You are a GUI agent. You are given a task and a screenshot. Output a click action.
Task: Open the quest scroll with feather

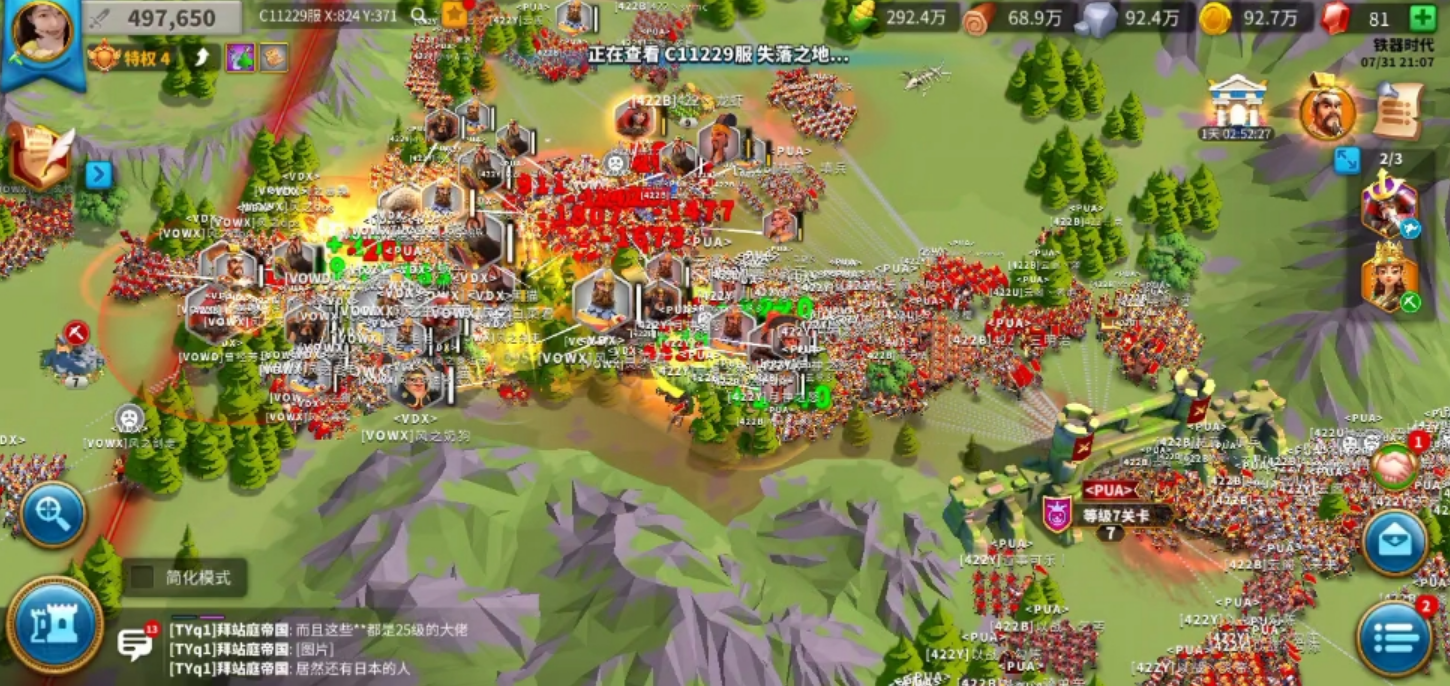point(40,154)
